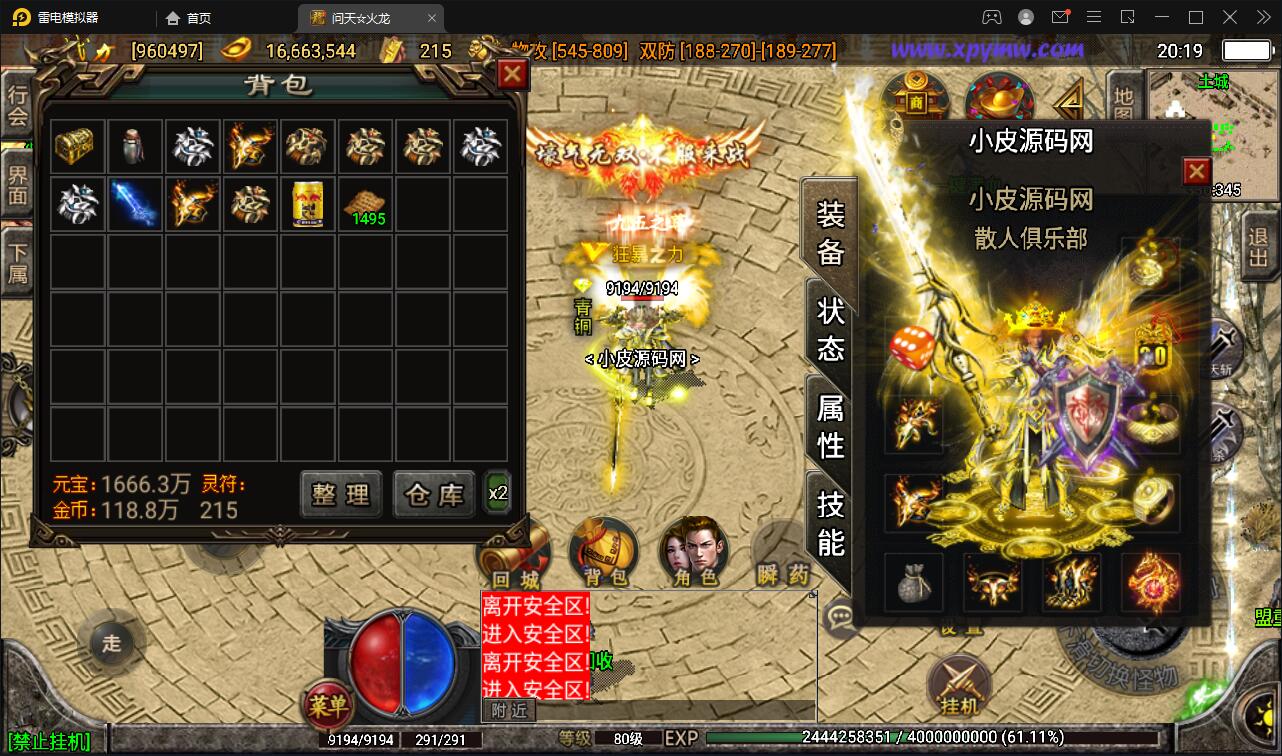Expand the chat window with its corner arrow
This screenshot has width=1282, height=756.
click(x=813, y=593)
